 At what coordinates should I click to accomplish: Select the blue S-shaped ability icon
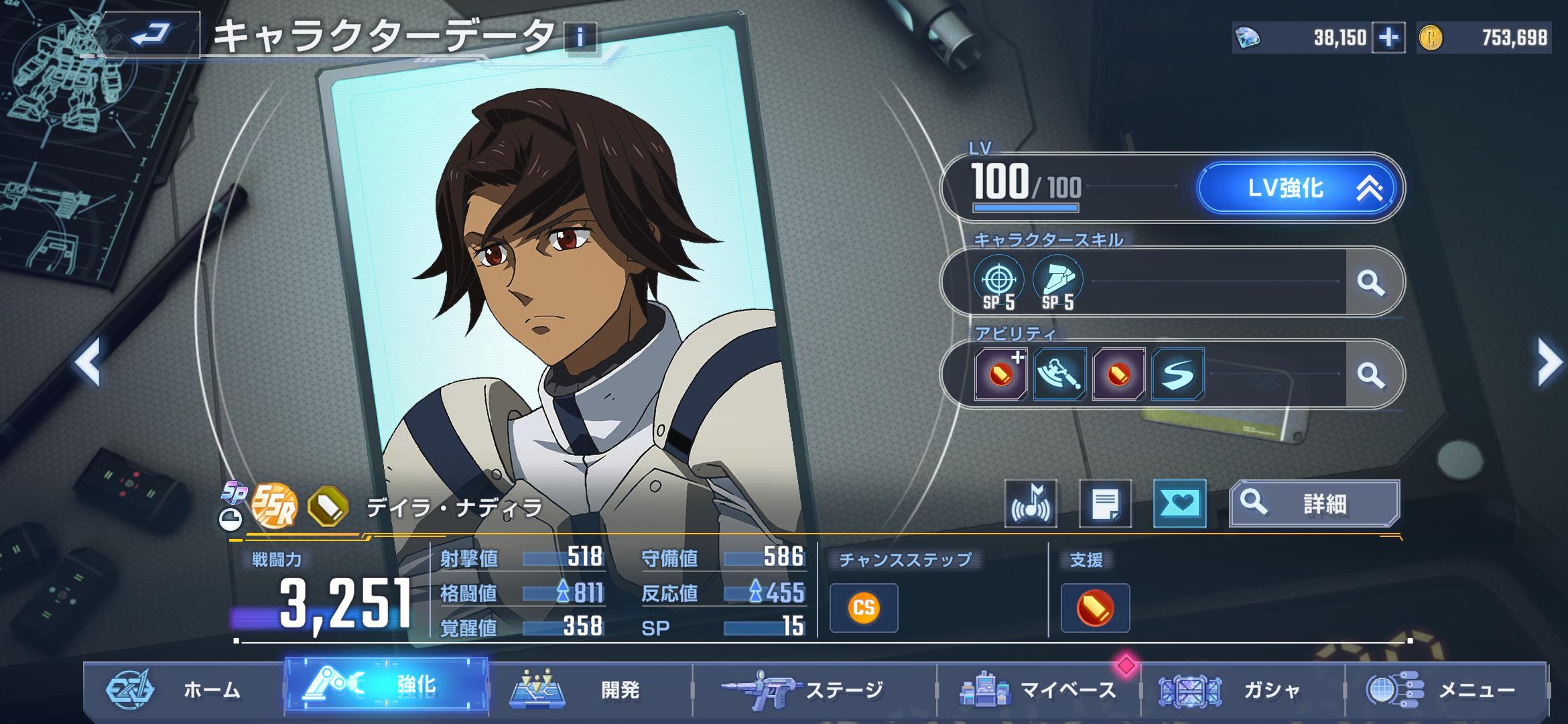pyautogui.click(x=1177, y=374)
